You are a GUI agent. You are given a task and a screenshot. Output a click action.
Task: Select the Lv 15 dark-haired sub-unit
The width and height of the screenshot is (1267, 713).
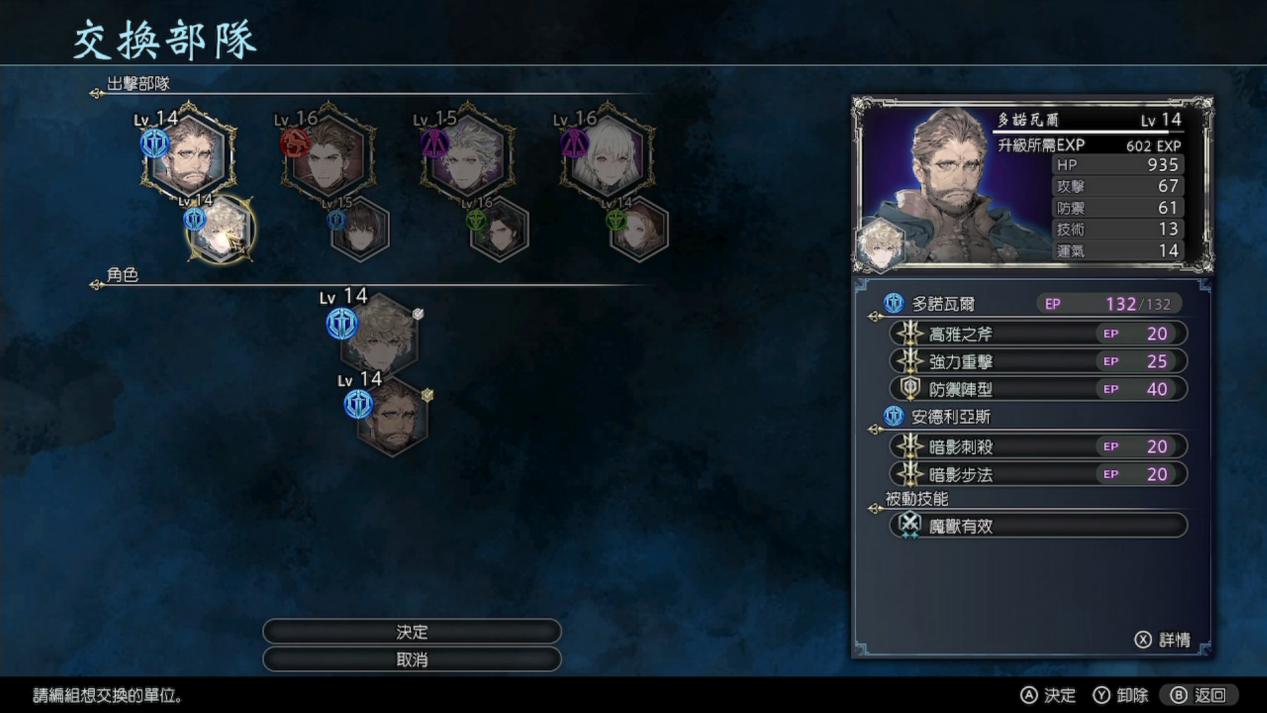point(360,230)
